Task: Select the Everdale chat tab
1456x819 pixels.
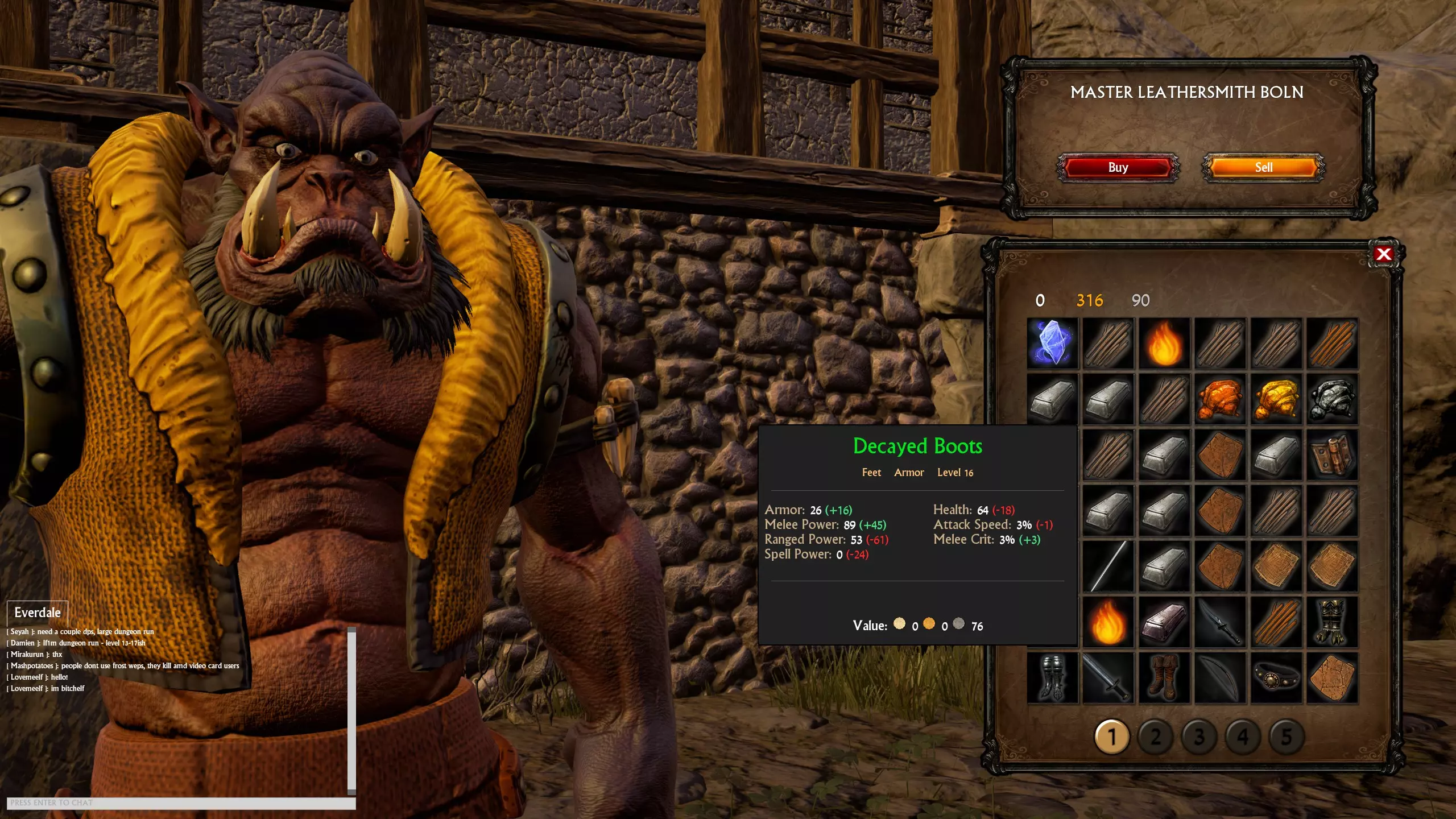Action: pyautogui.click(x=38, y=613)
